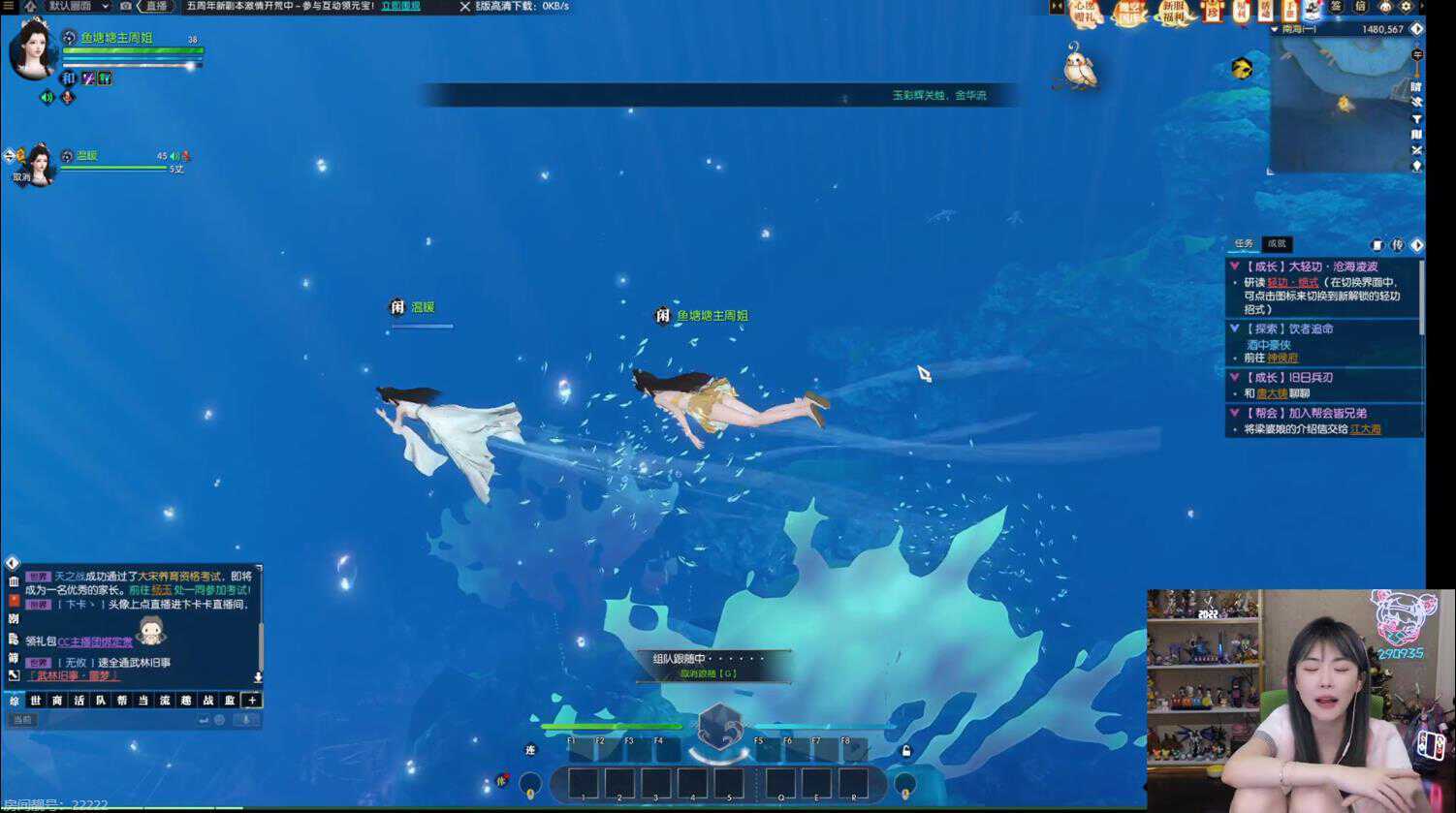Open the 新服福利 event icon

(x=1173, y=12)
